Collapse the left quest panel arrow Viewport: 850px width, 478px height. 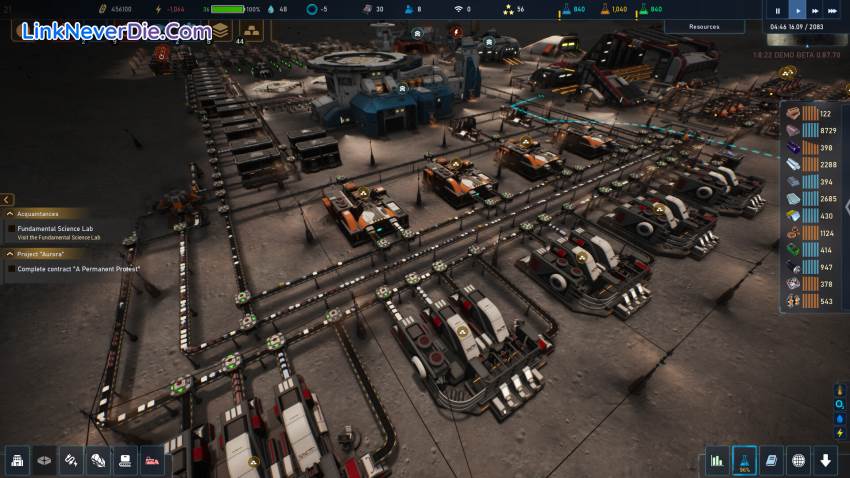(x=7, y=199)
